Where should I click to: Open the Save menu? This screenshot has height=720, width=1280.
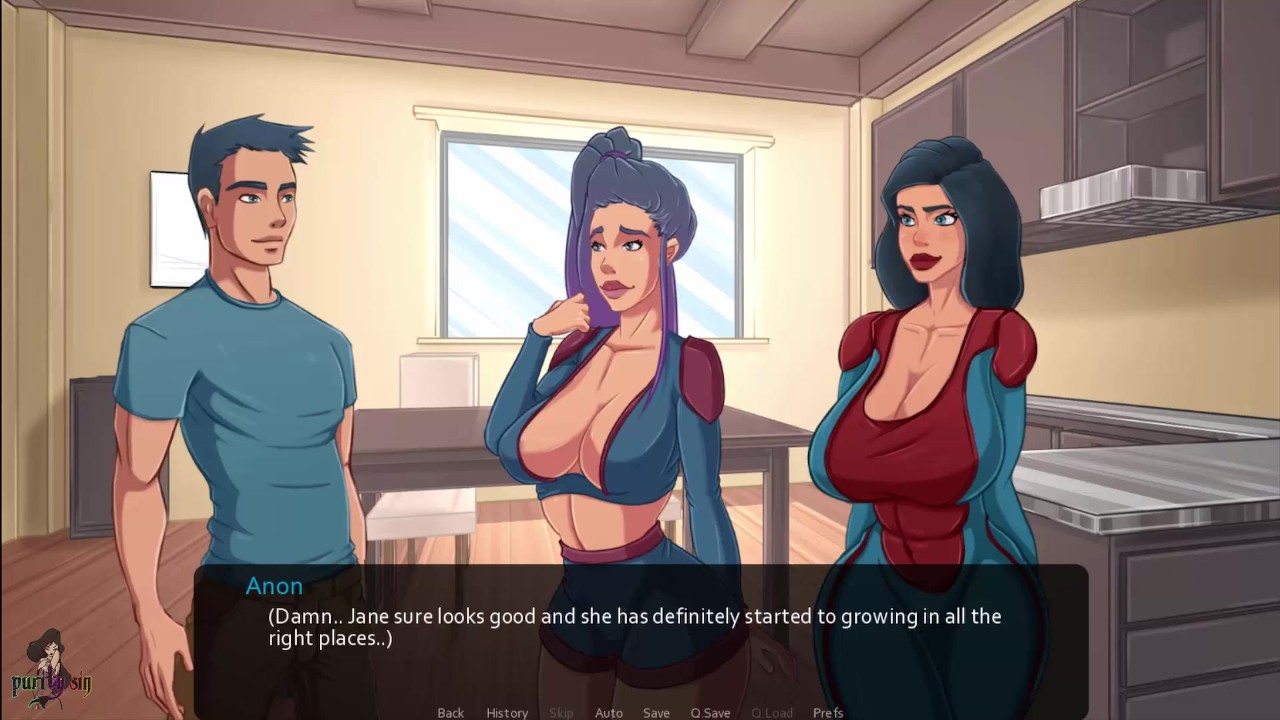click(x=656, y=712)
